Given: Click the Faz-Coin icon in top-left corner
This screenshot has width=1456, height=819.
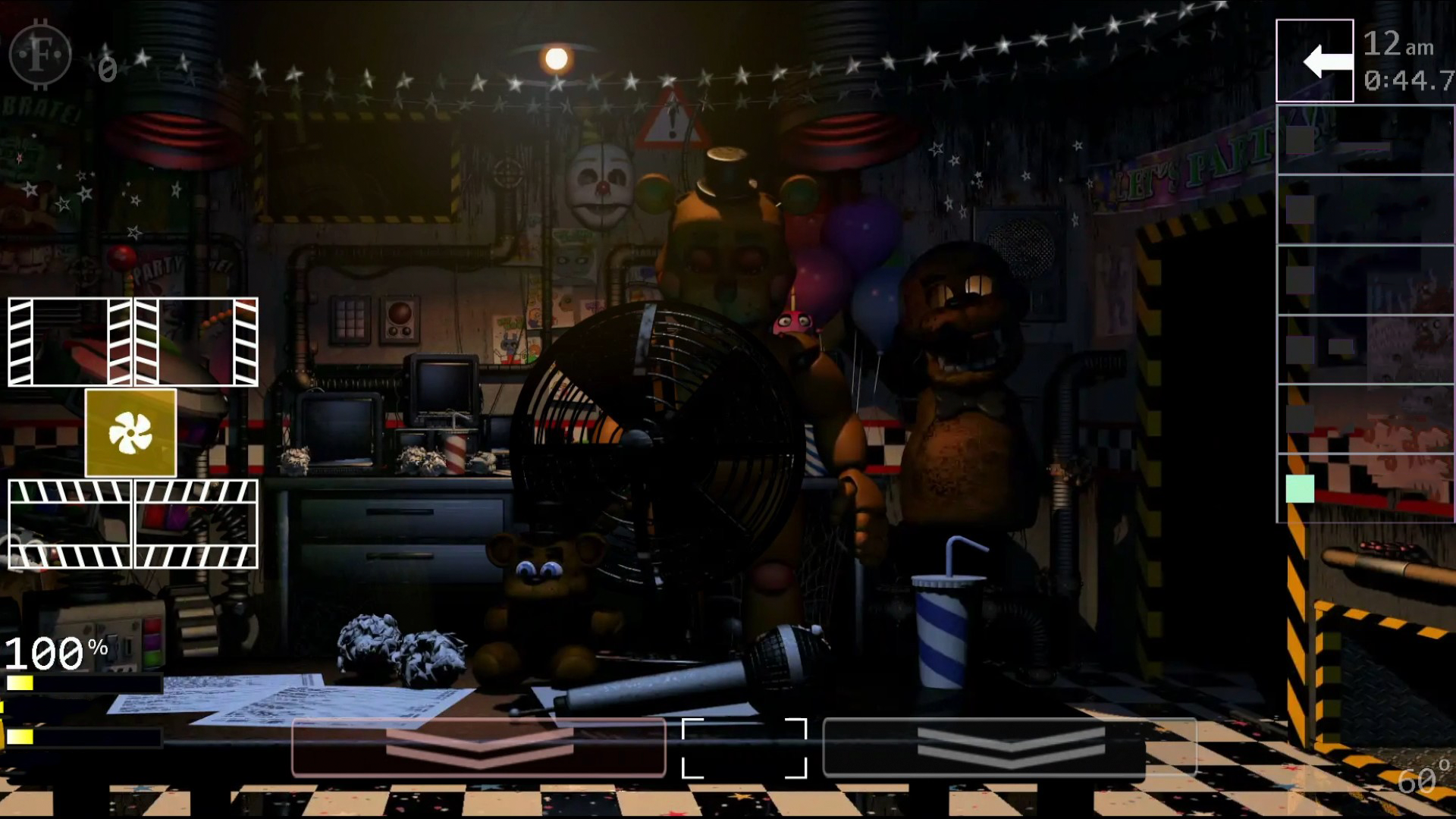Looking at the screenshot, I should pos(42,55).
